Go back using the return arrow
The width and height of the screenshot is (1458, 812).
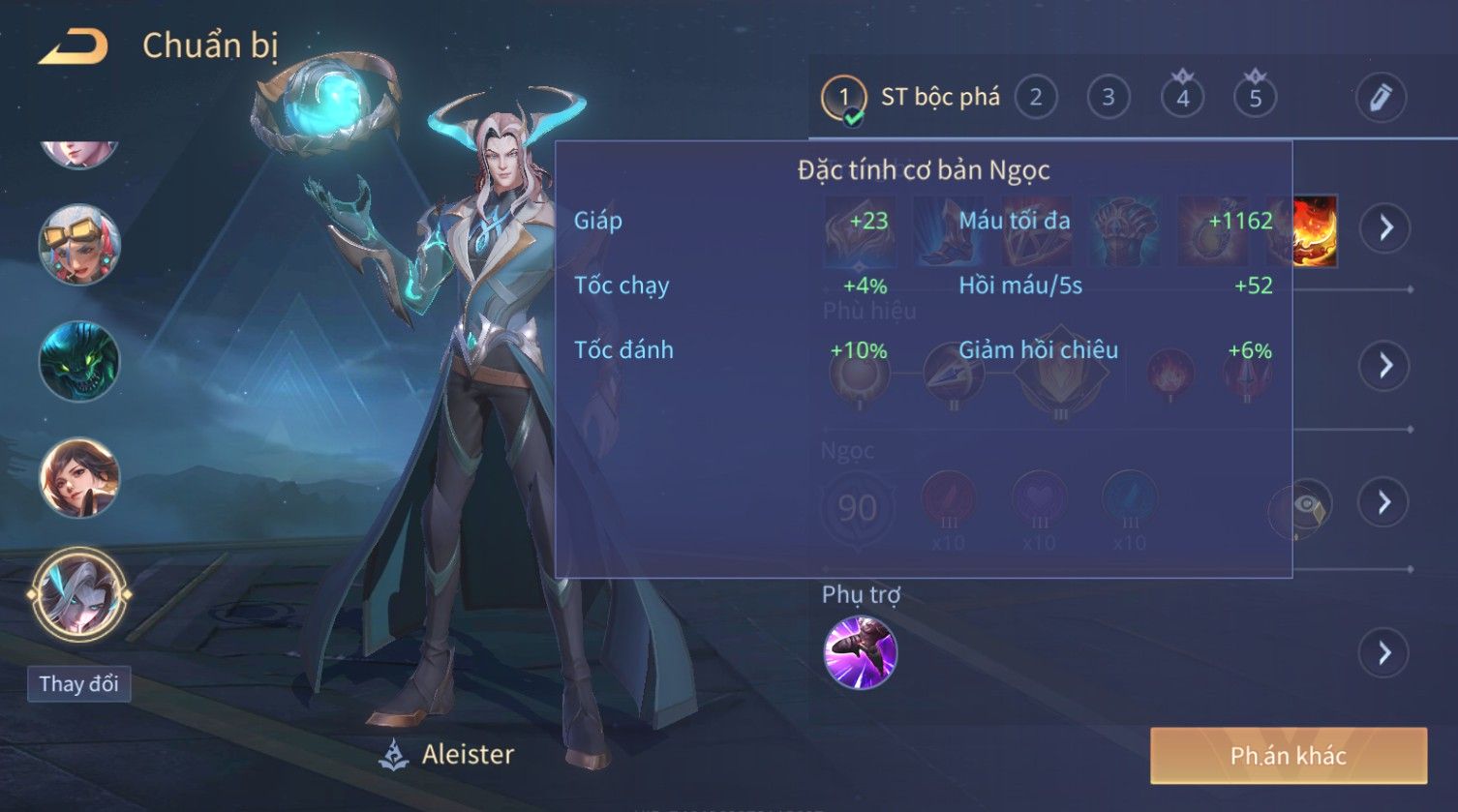(73, 46)
